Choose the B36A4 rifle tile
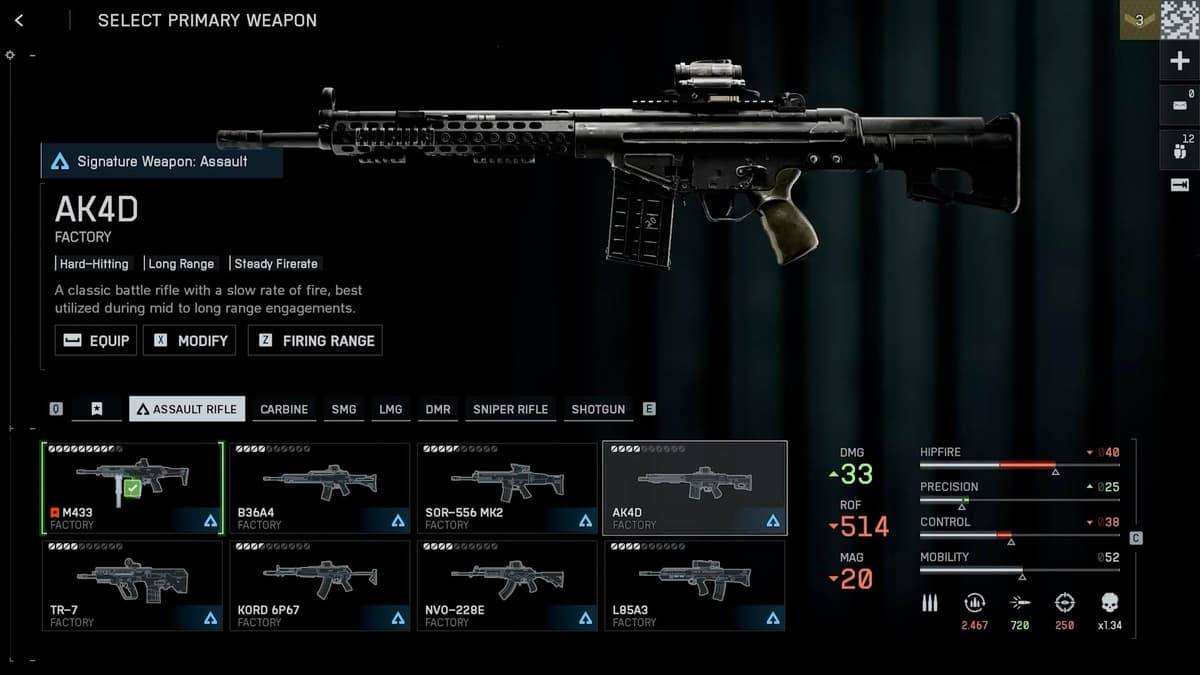This screenshot has height=675, width=1200. tap(319, 488)
